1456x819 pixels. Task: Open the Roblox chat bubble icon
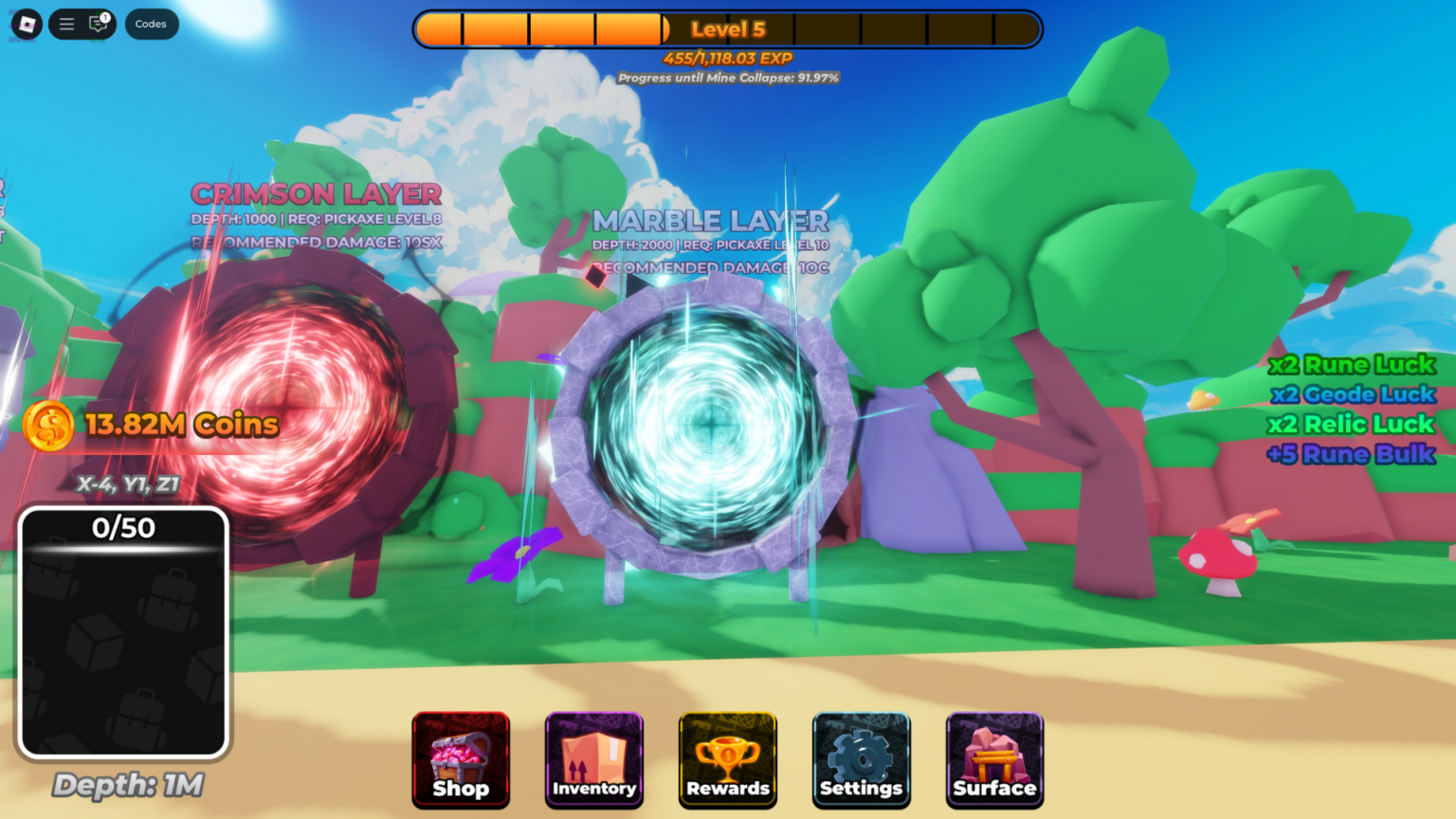(100, 25)
